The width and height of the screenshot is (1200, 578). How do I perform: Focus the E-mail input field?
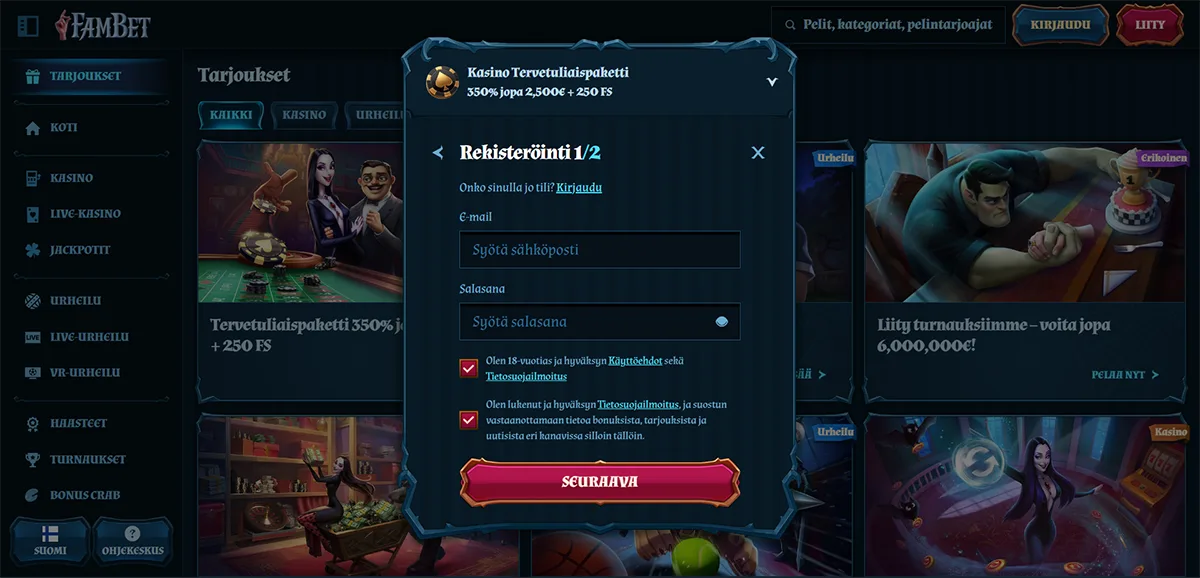tap(600, 250)
